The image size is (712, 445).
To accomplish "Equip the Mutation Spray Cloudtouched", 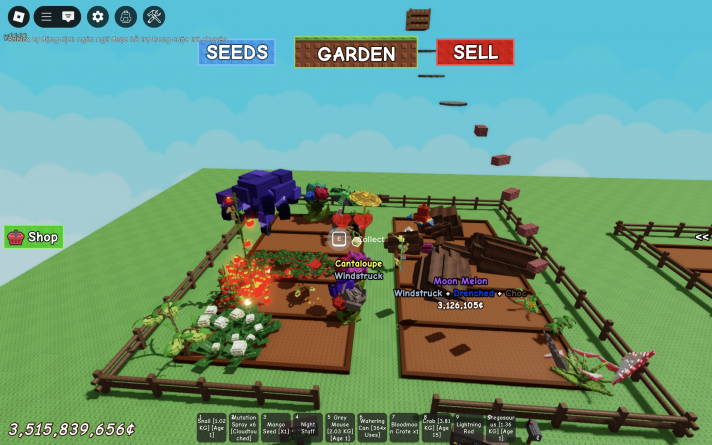I will click(243, 427).
